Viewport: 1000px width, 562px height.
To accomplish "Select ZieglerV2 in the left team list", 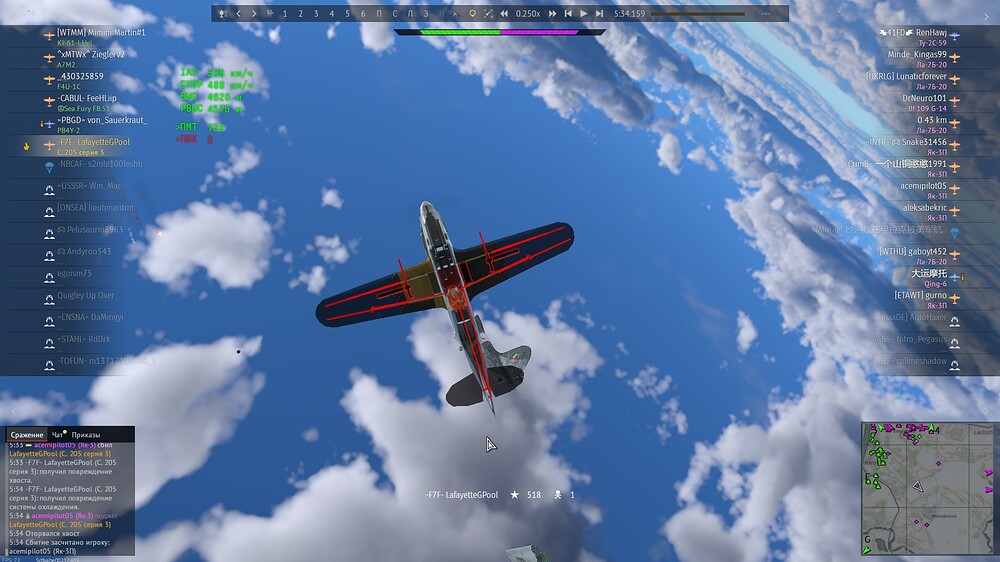I will [97, 54].
